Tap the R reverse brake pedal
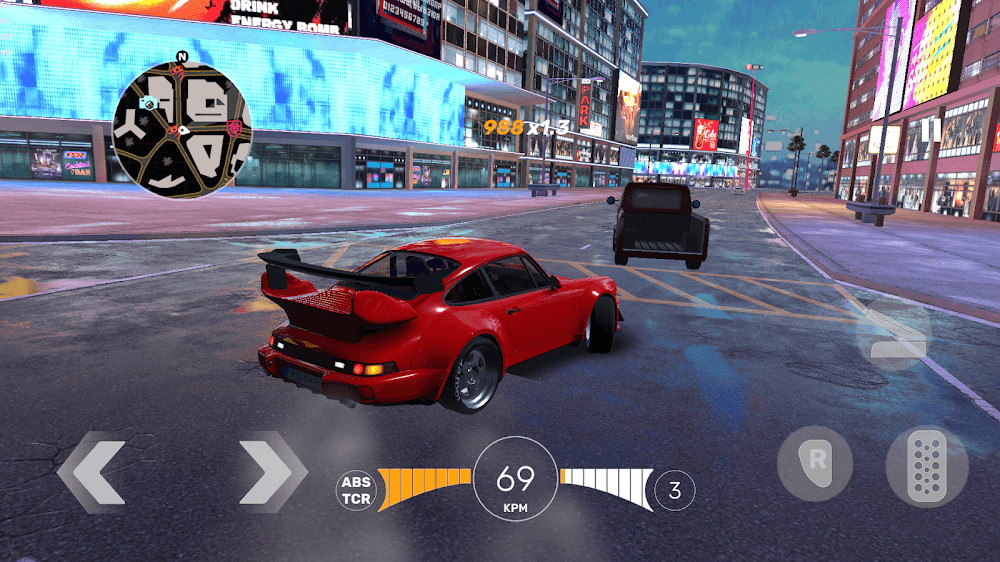The width and height of the screenshot is (1000, 562). [x=815, y=464]
